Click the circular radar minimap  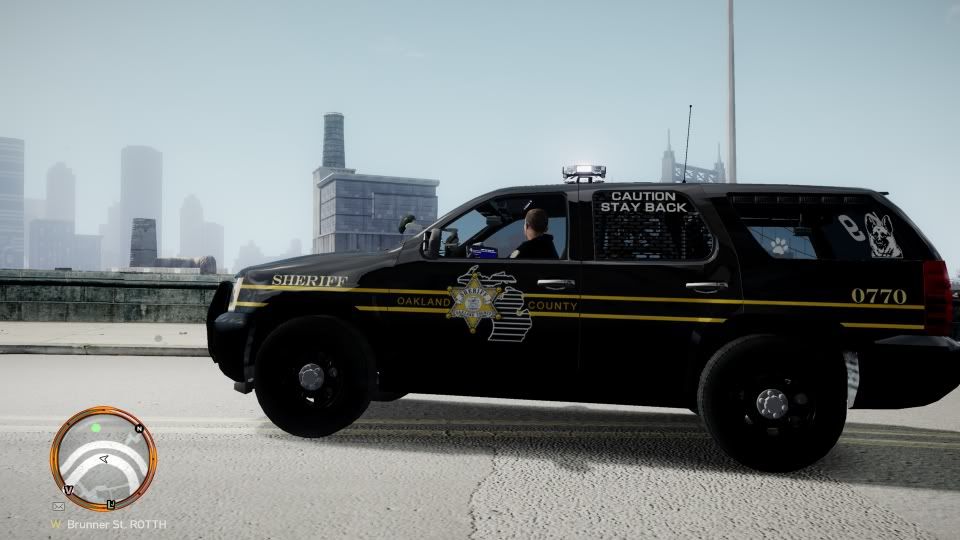click(103, 459)
